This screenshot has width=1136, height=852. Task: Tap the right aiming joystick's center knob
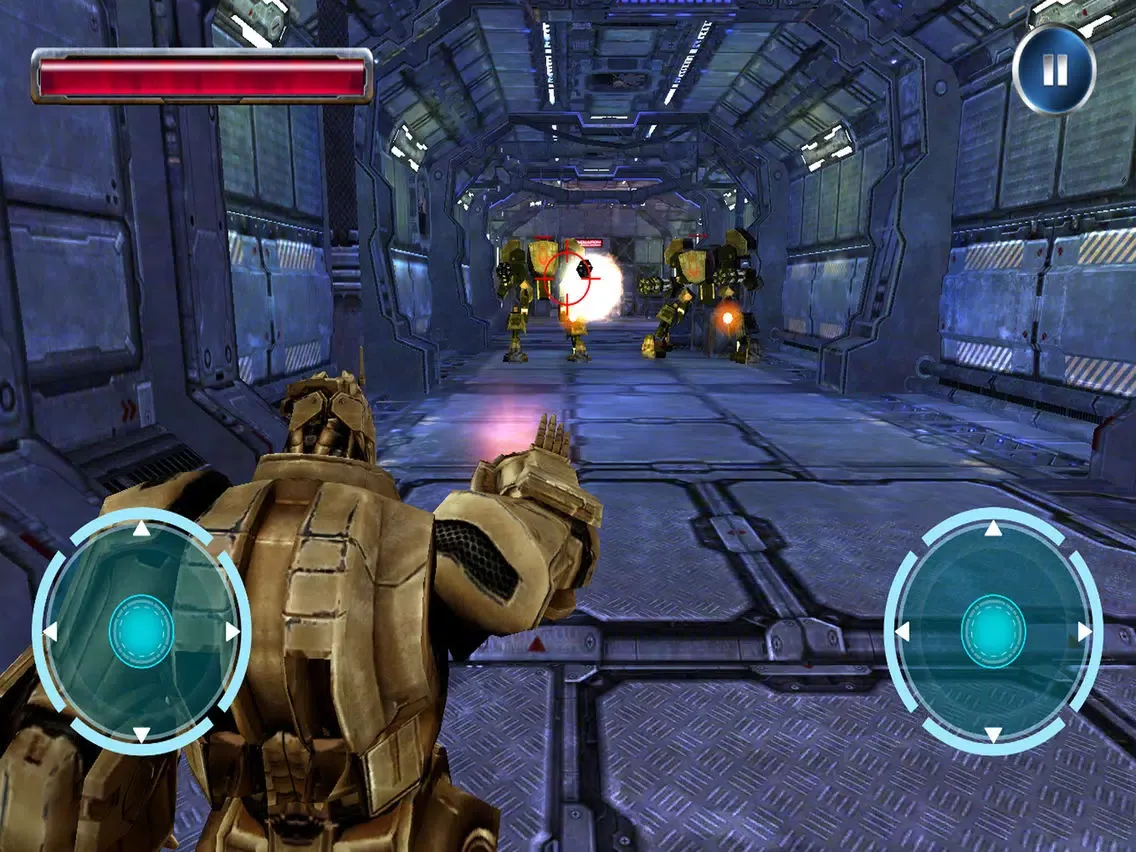tap(993, 632)
